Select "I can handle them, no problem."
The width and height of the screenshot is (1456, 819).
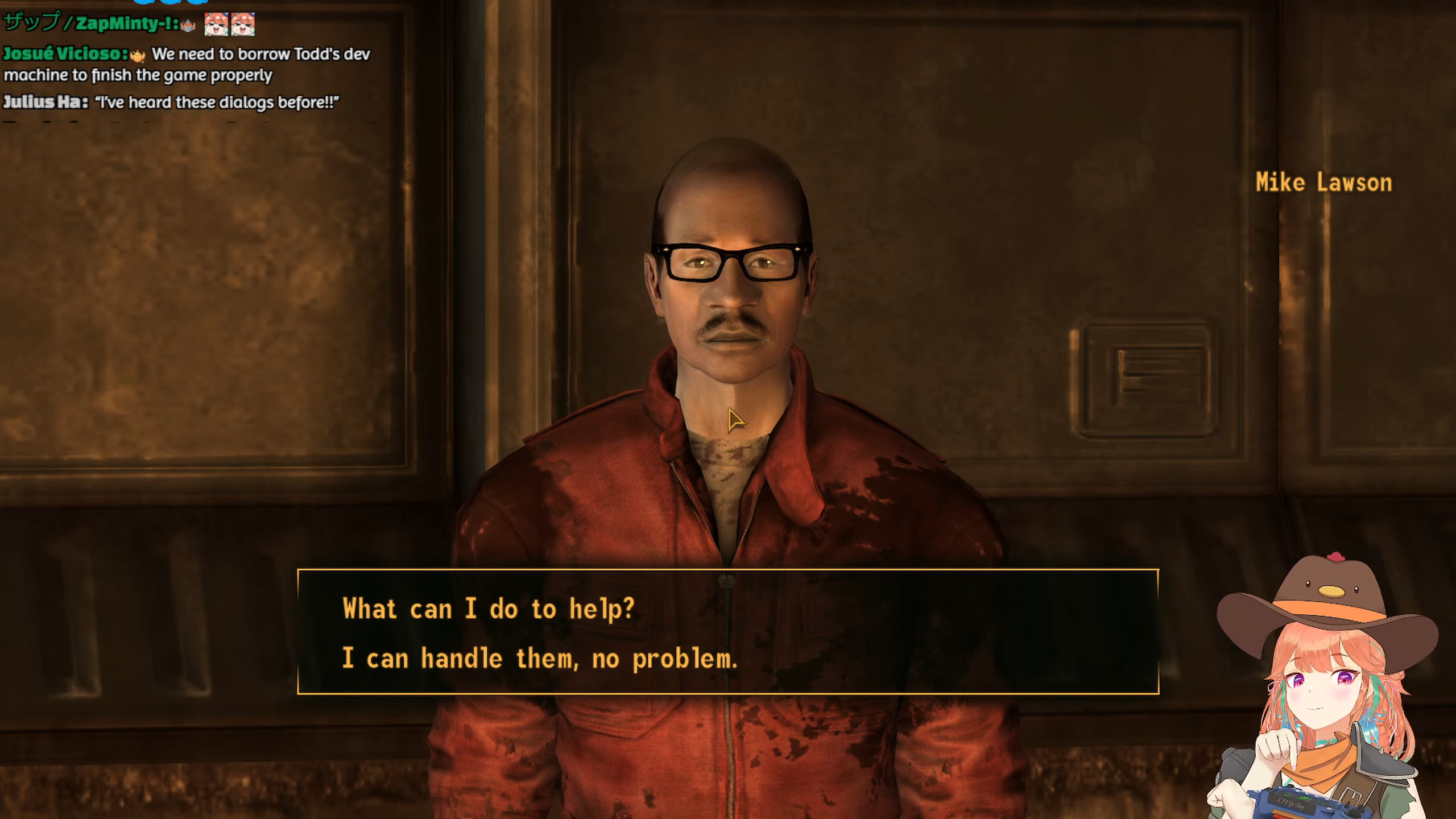coord(539,659)
